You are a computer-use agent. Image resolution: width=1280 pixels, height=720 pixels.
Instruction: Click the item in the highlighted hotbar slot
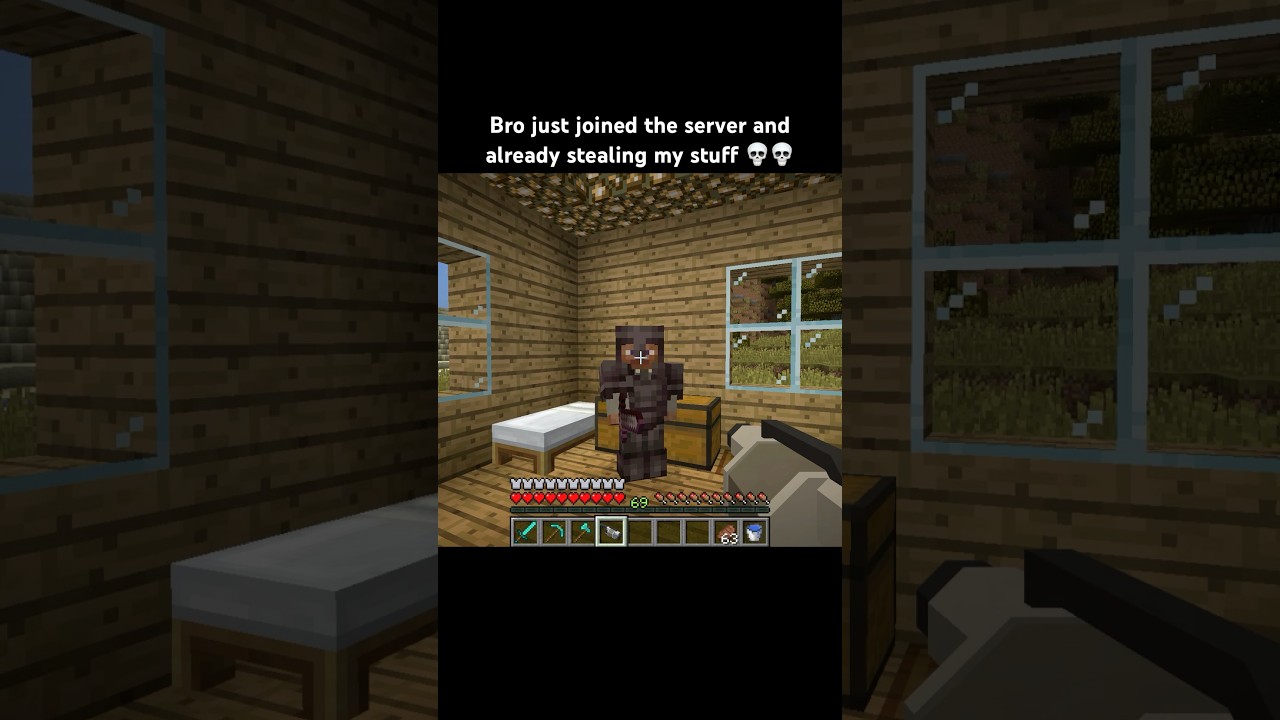click(610, 531)
